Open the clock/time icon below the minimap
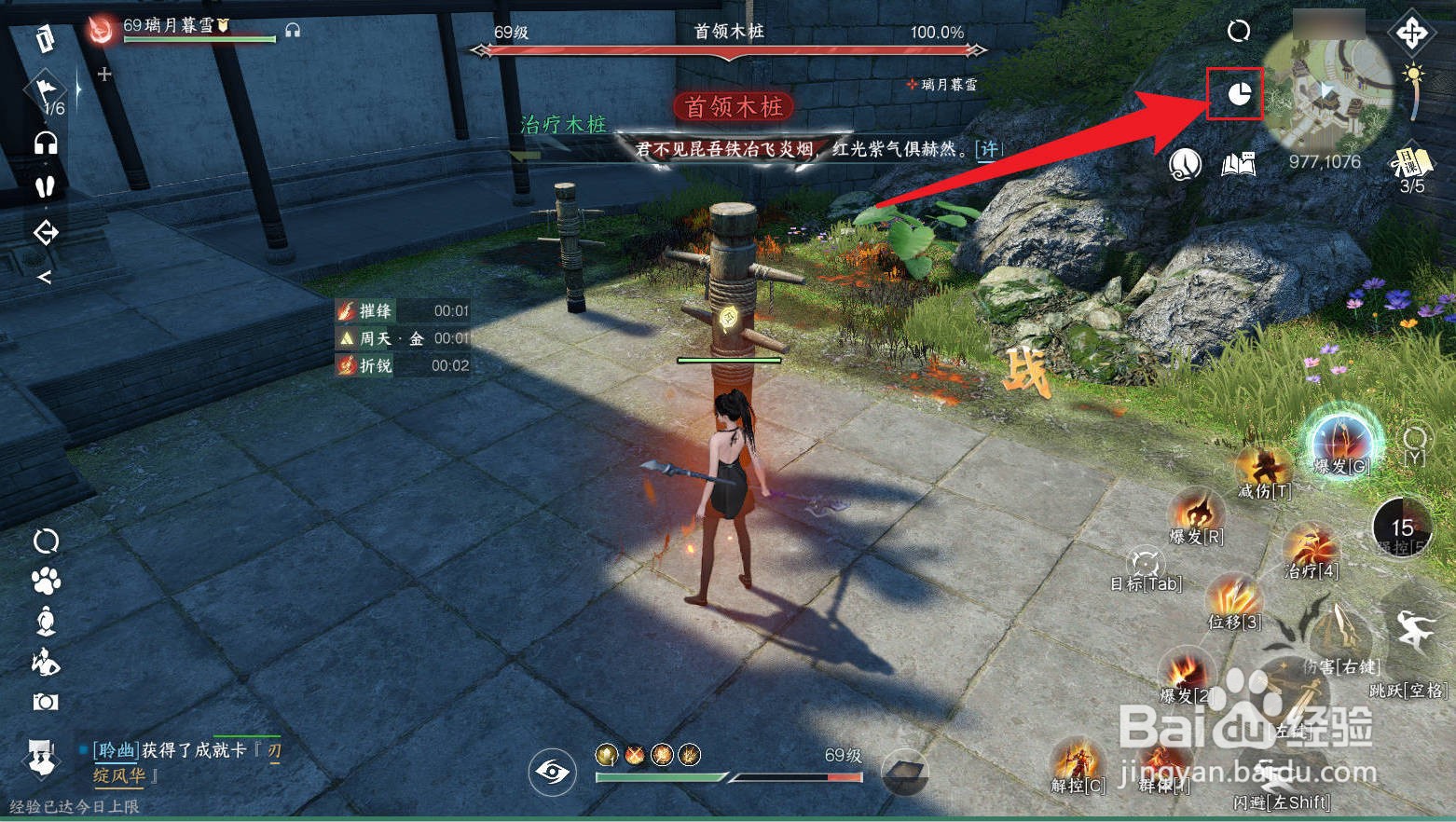The width and height of the screenshot is (1456, 822). (1183, 166)
